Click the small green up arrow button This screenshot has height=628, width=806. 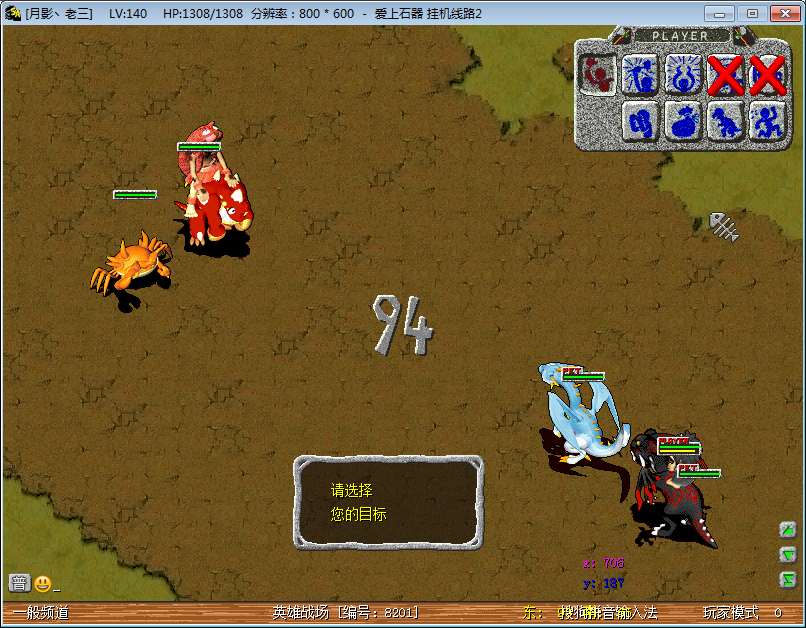788,530
